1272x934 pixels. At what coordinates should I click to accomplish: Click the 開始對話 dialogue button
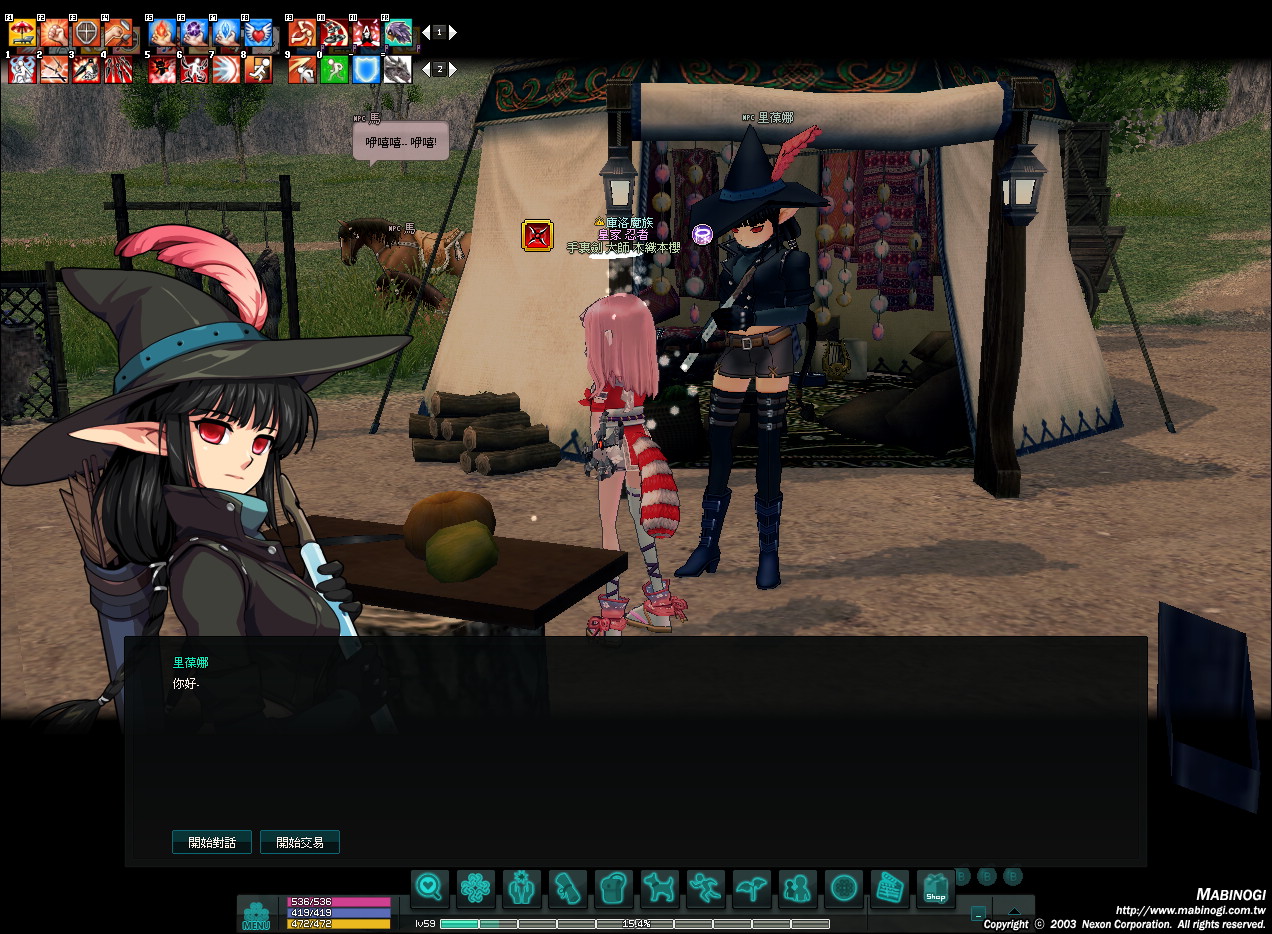click(212, 842)
